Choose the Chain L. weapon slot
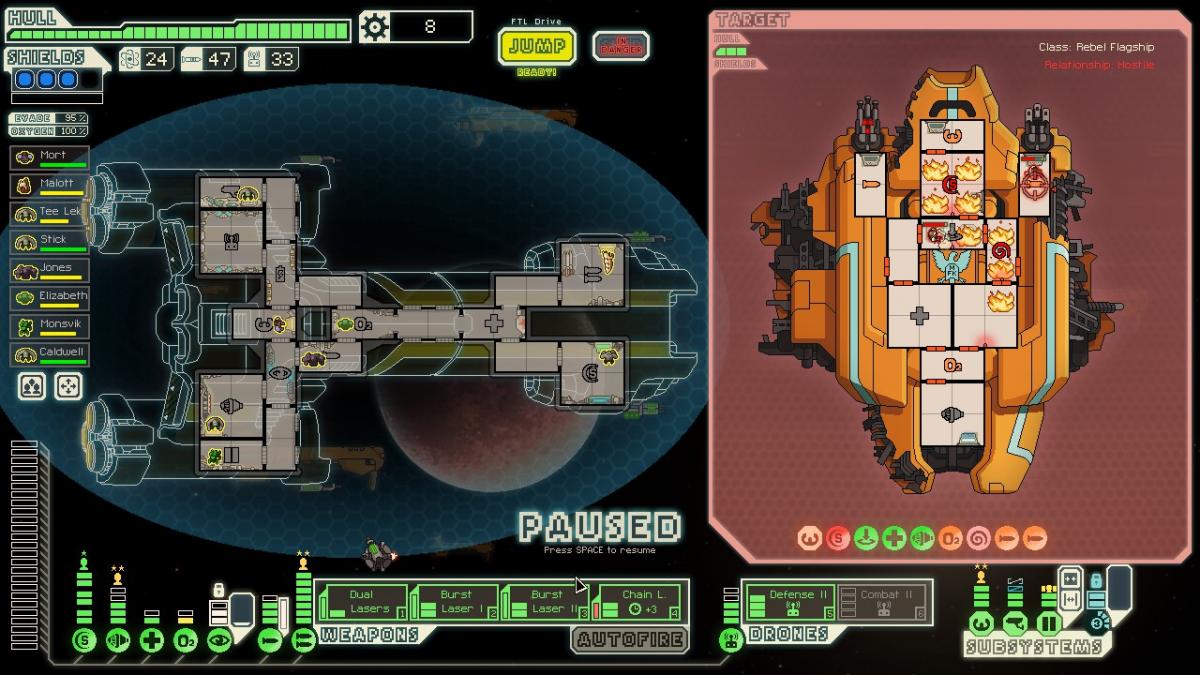Screen dimensions: 1200x675 tap(637, 602)
